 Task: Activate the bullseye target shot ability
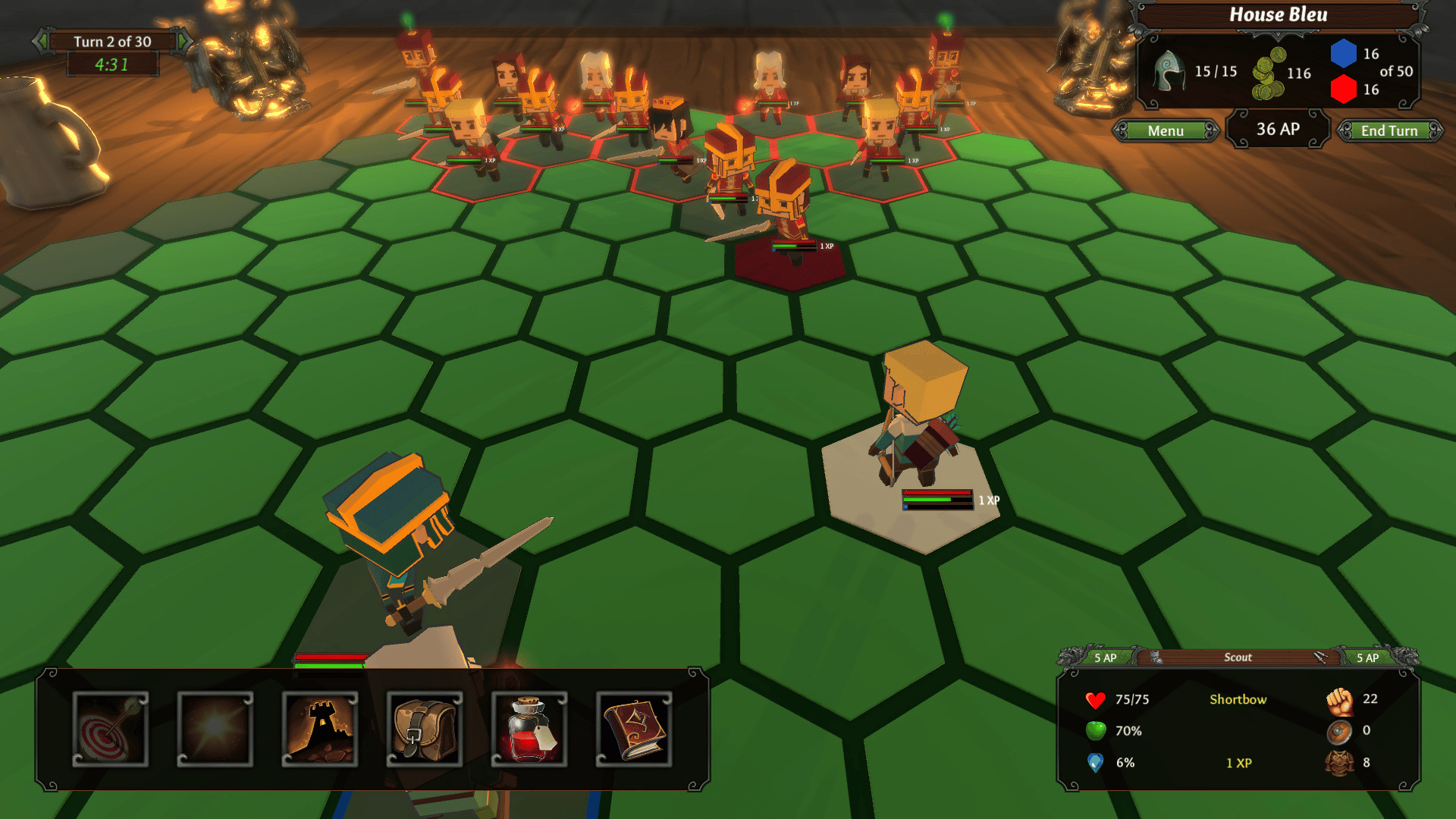(111, 729)
